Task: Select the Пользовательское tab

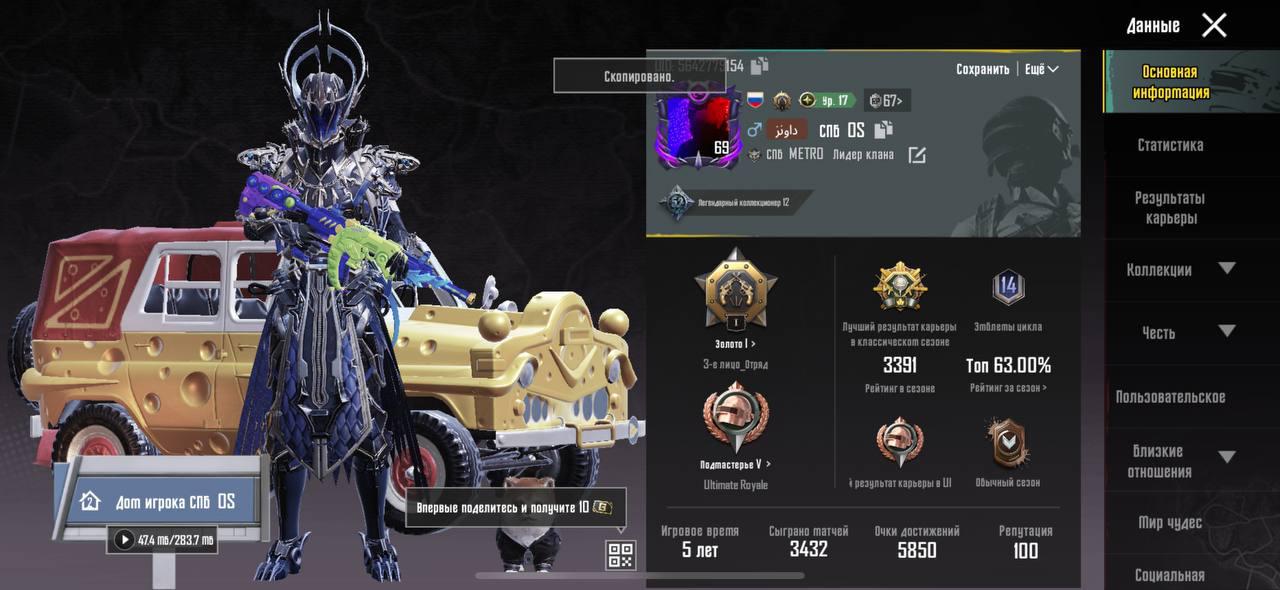Action: (1170, 397)
